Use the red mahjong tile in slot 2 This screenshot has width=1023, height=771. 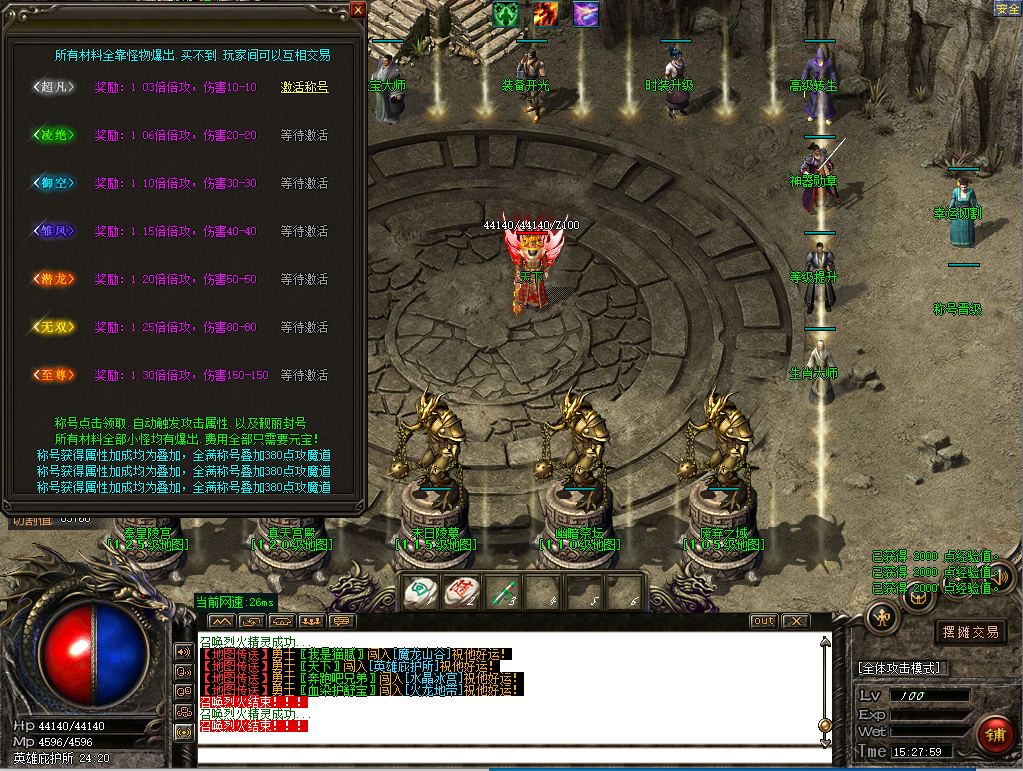pyautogui.click(x=461, y=592)
